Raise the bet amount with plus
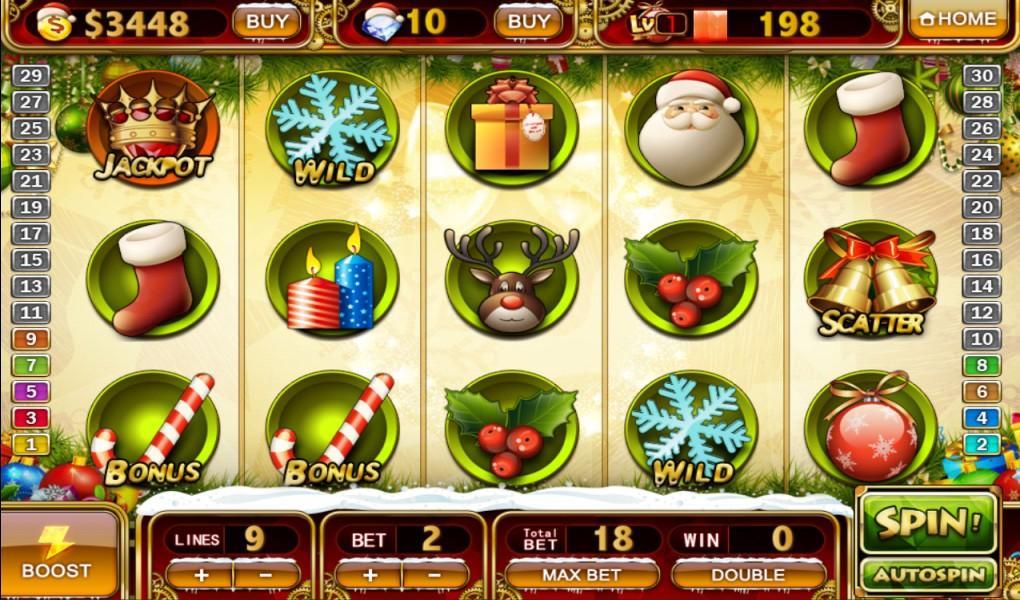 click(369, 575)
